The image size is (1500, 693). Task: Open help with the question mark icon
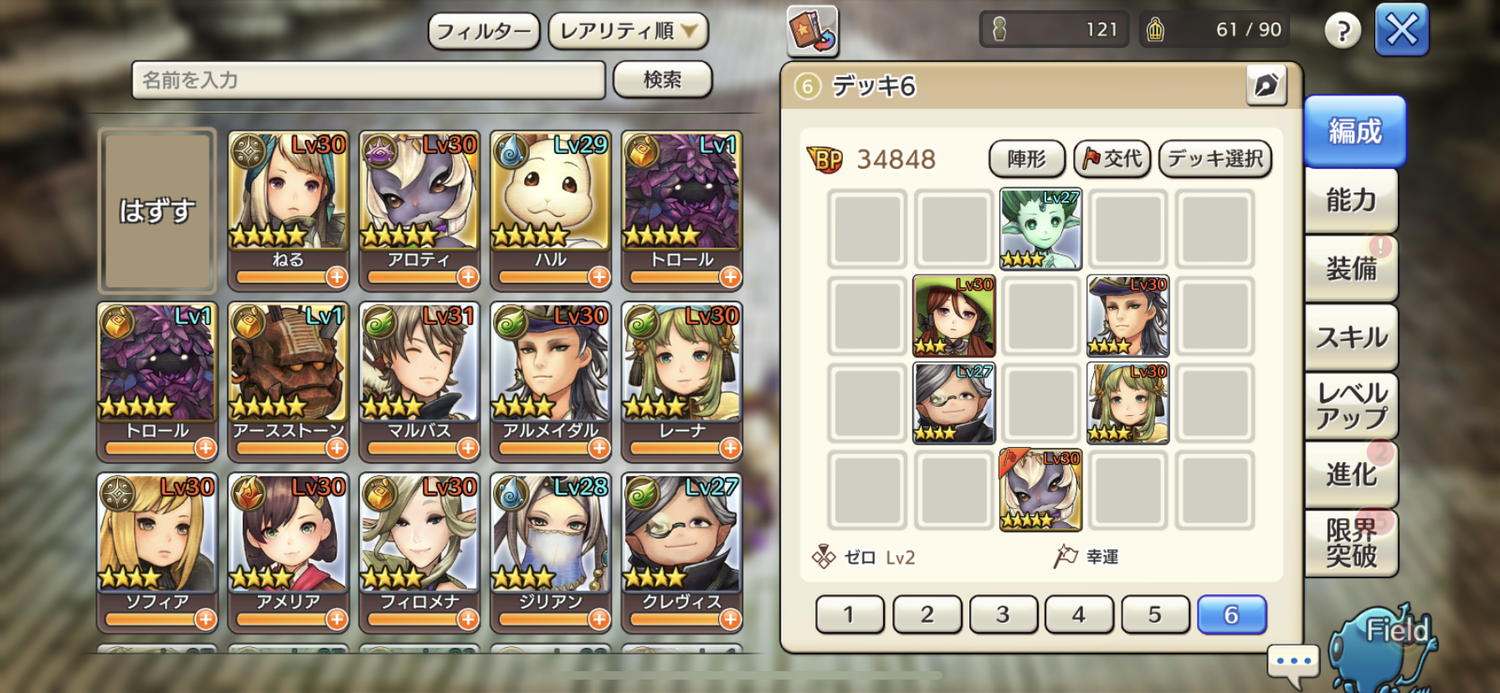1343,31
